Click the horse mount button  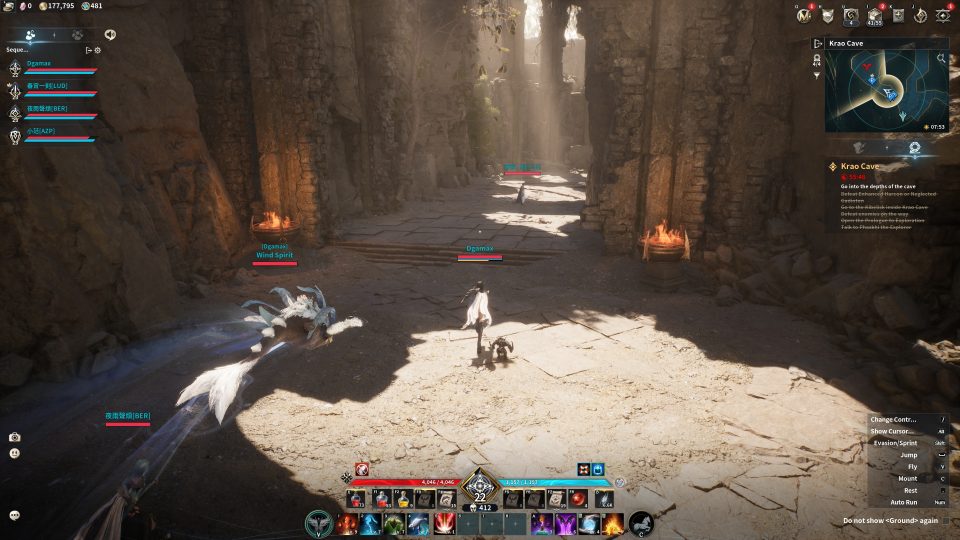640,523
